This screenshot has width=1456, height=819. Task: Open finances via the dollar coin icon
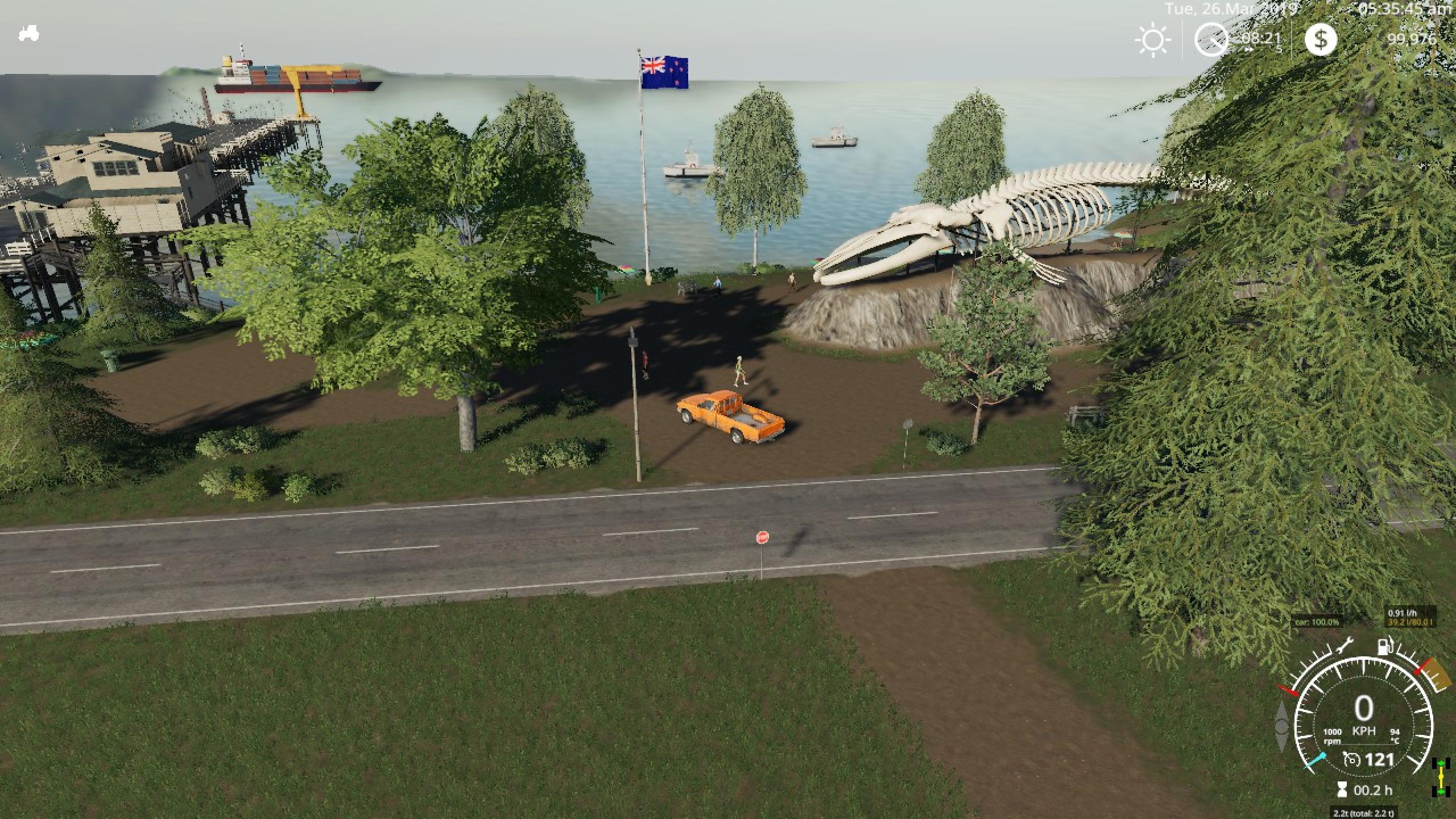click(1320, 39)
